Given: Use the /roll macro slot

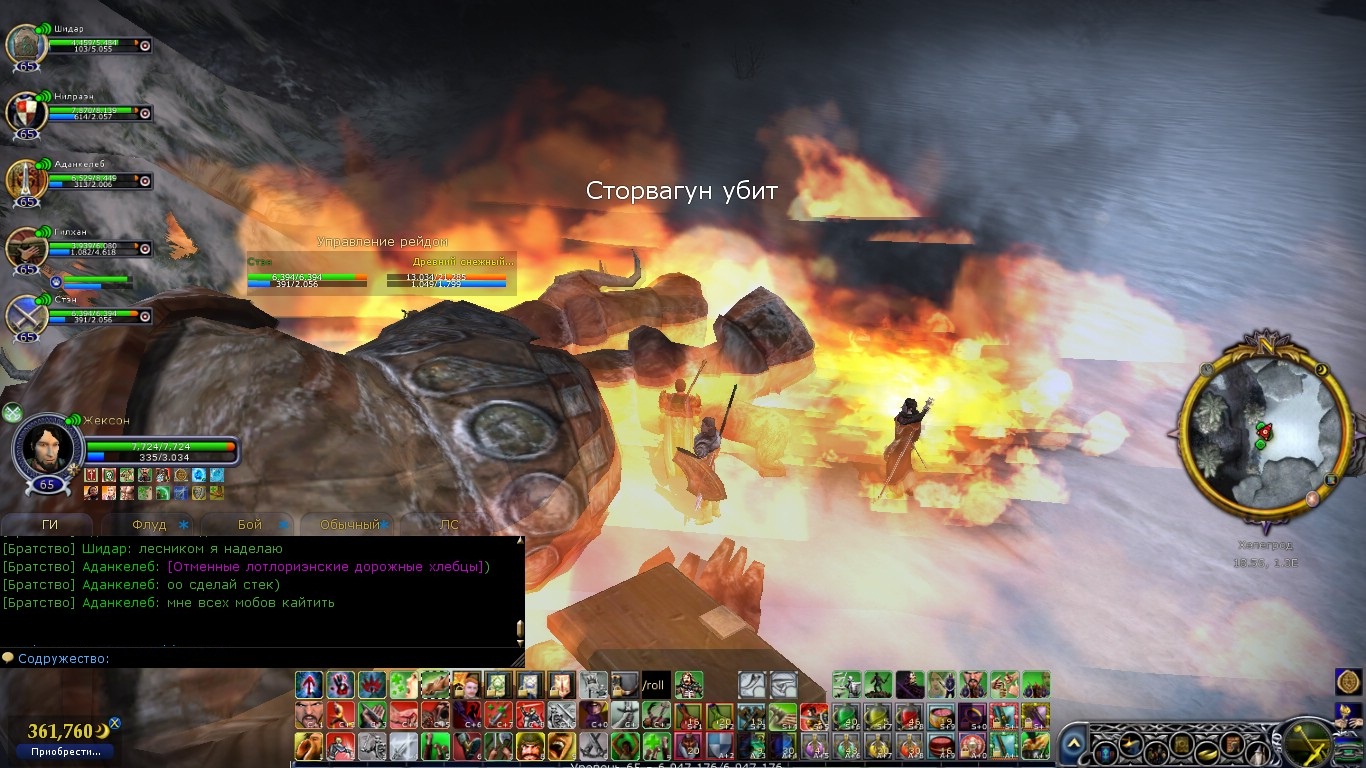Looking at the screenshot, I should click(655, 685).
